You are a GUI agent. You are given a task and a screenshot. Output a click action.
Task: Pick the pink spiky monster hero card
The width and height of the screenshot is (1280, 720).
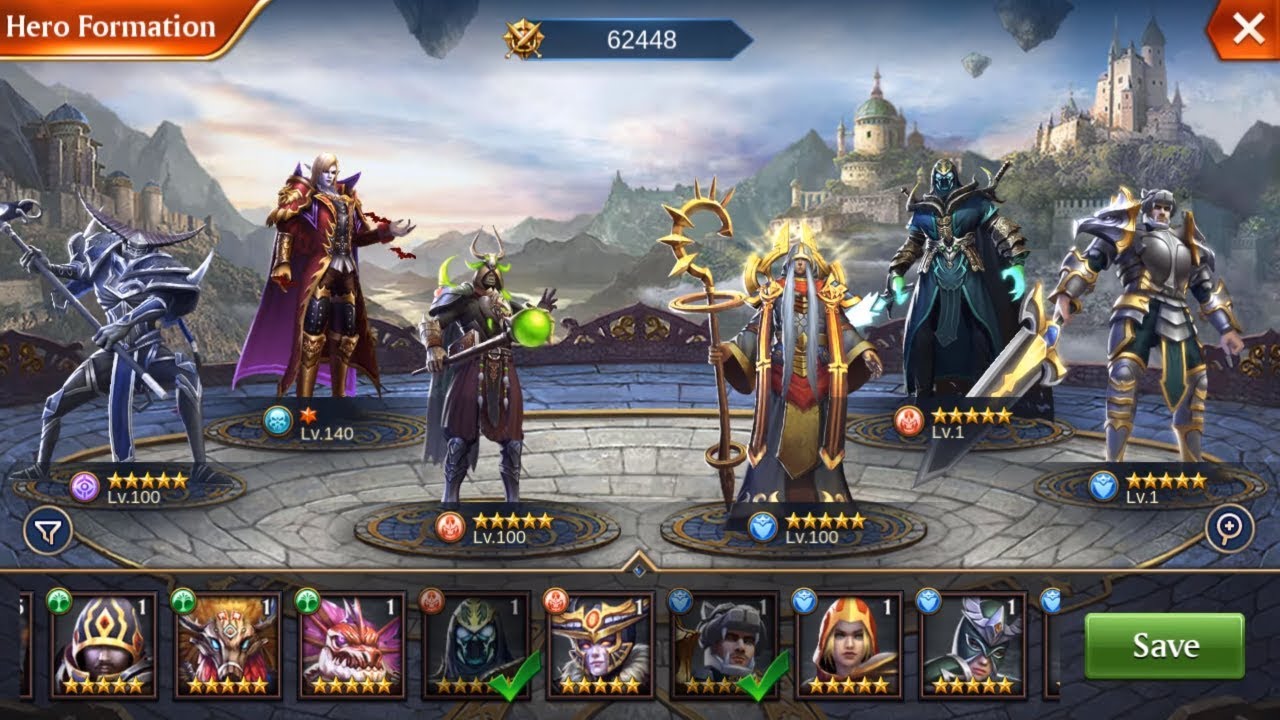point(350,645)
